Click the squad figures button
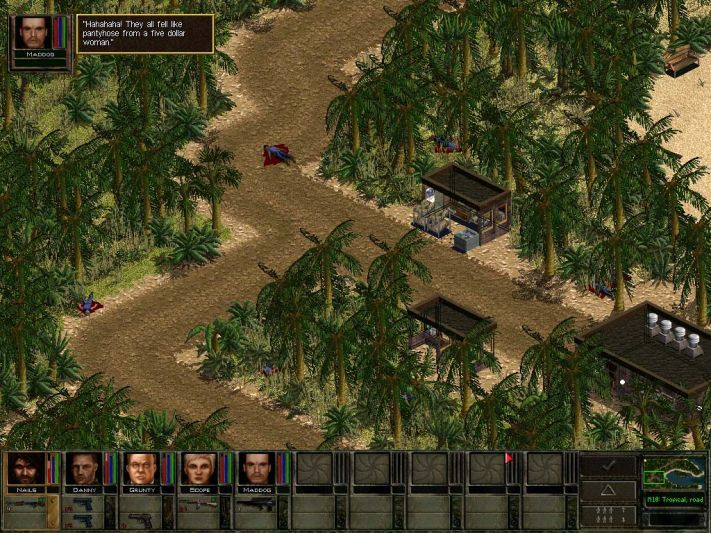 608,515
